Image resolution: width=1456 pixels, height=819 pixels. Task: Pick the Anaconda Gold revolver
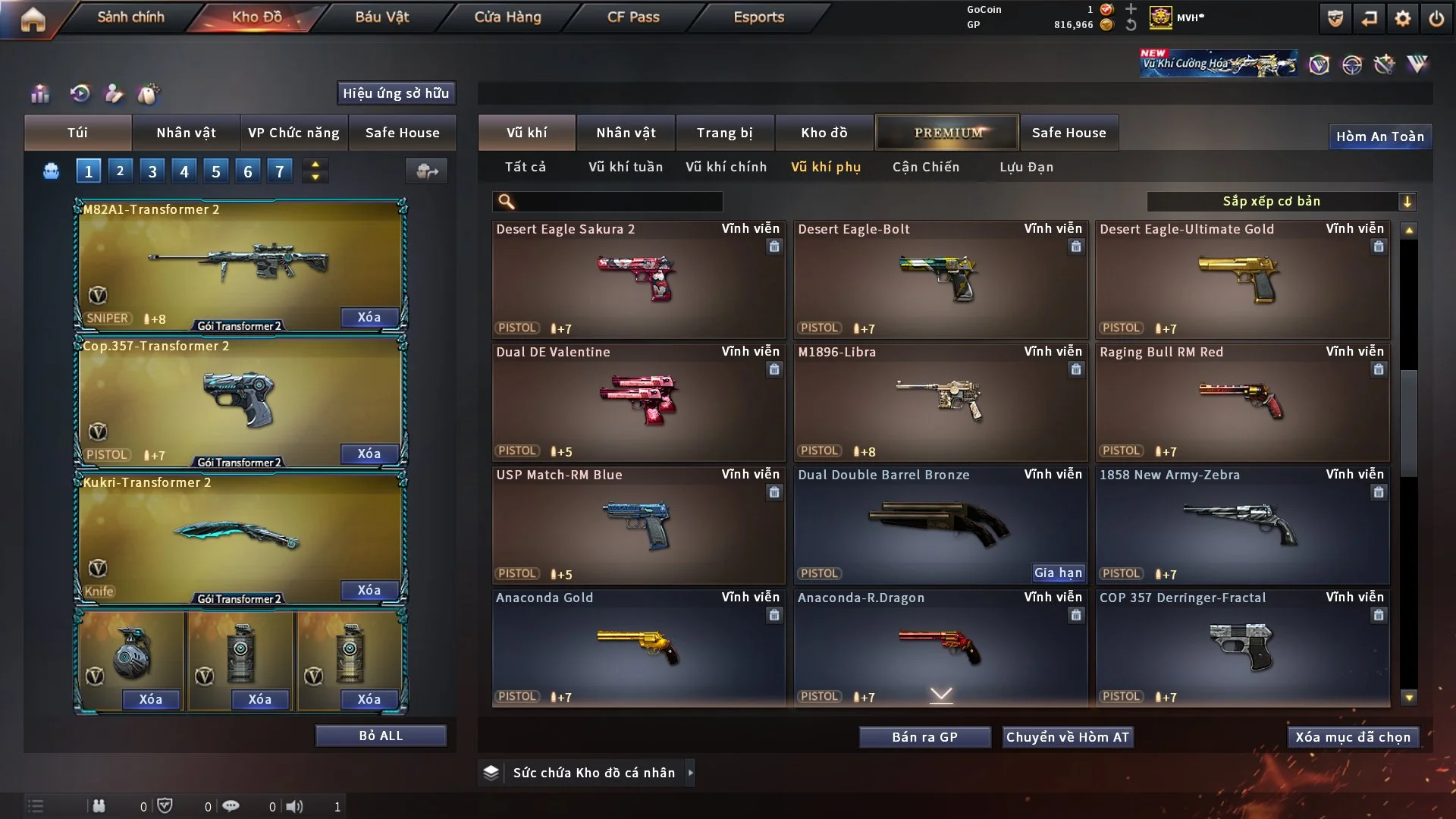[x=638, y=648]
